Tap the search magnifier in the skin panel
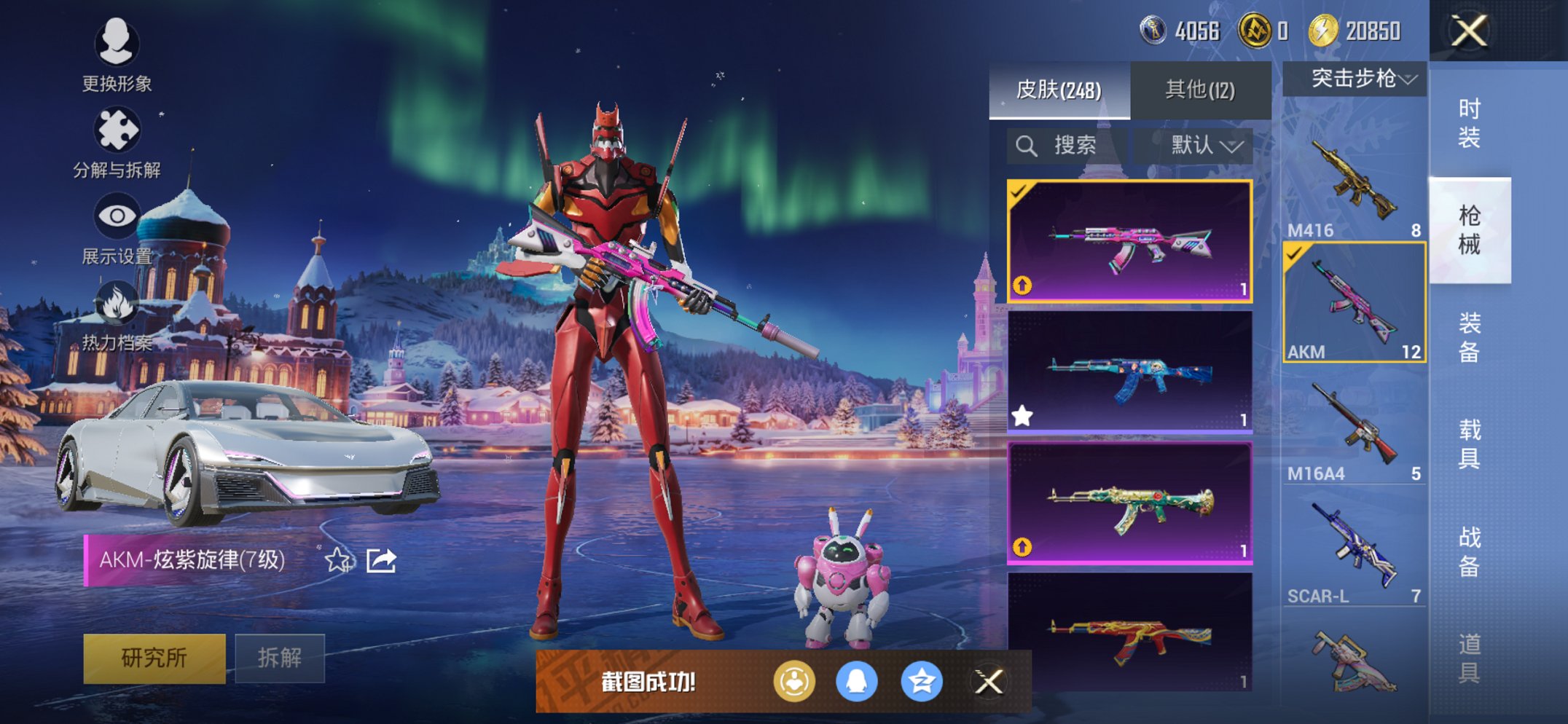Screen dimensions: 1568x724 [x=1028, y=145]
